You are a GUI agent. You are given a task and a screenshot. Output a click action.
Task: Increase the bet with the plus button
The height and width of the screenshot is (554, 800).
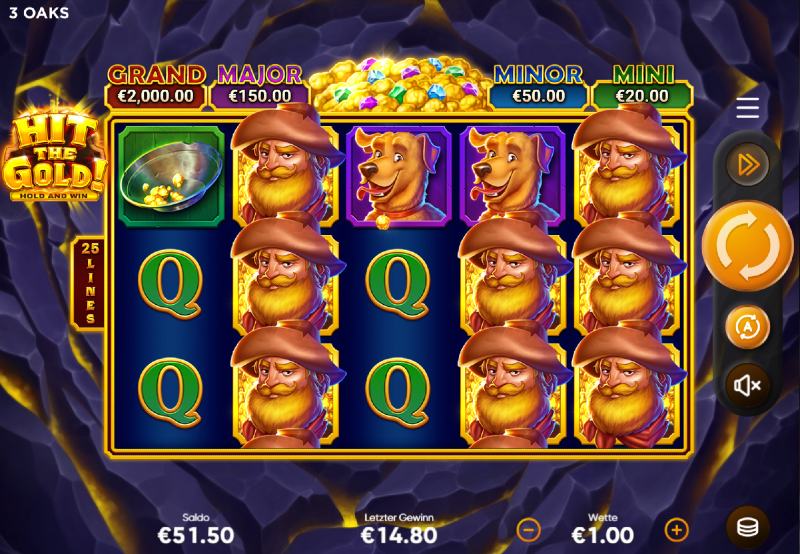coord(677,530)
